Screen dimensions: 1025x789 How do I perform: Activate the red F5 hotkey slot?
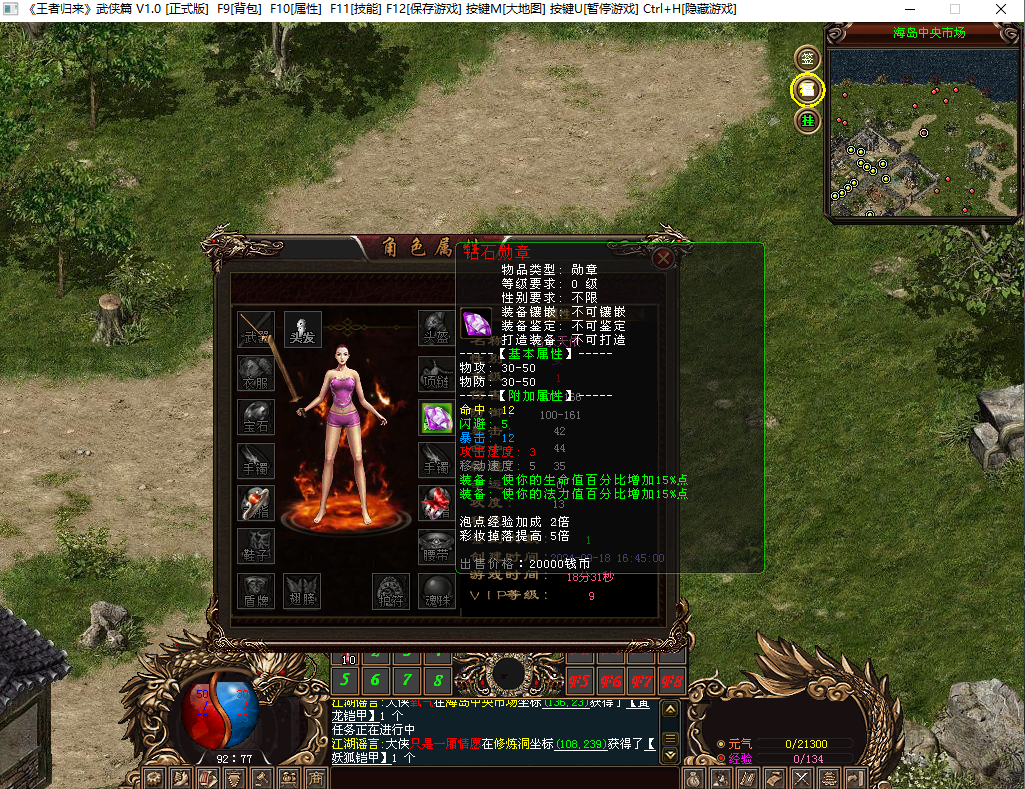(x=579, y=682)
